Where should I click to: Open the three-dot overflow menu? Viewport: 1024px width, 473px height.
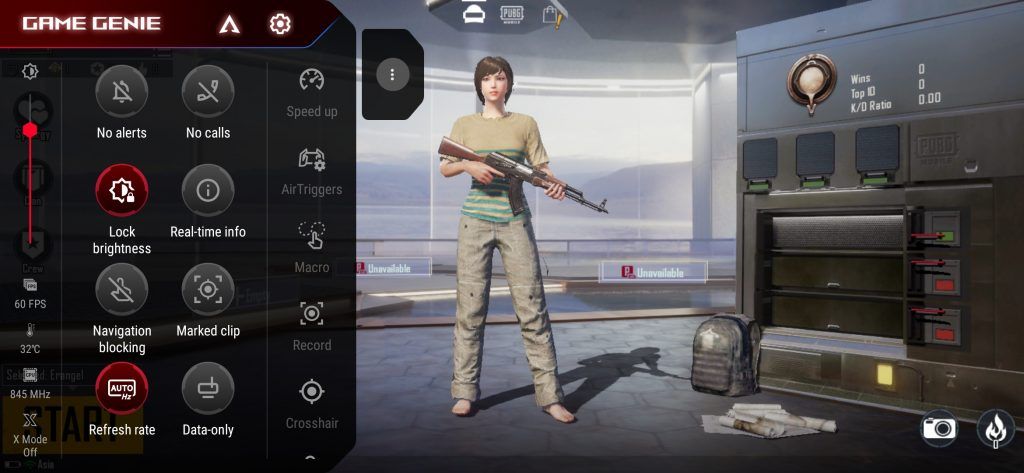click(x=393, y=74)
